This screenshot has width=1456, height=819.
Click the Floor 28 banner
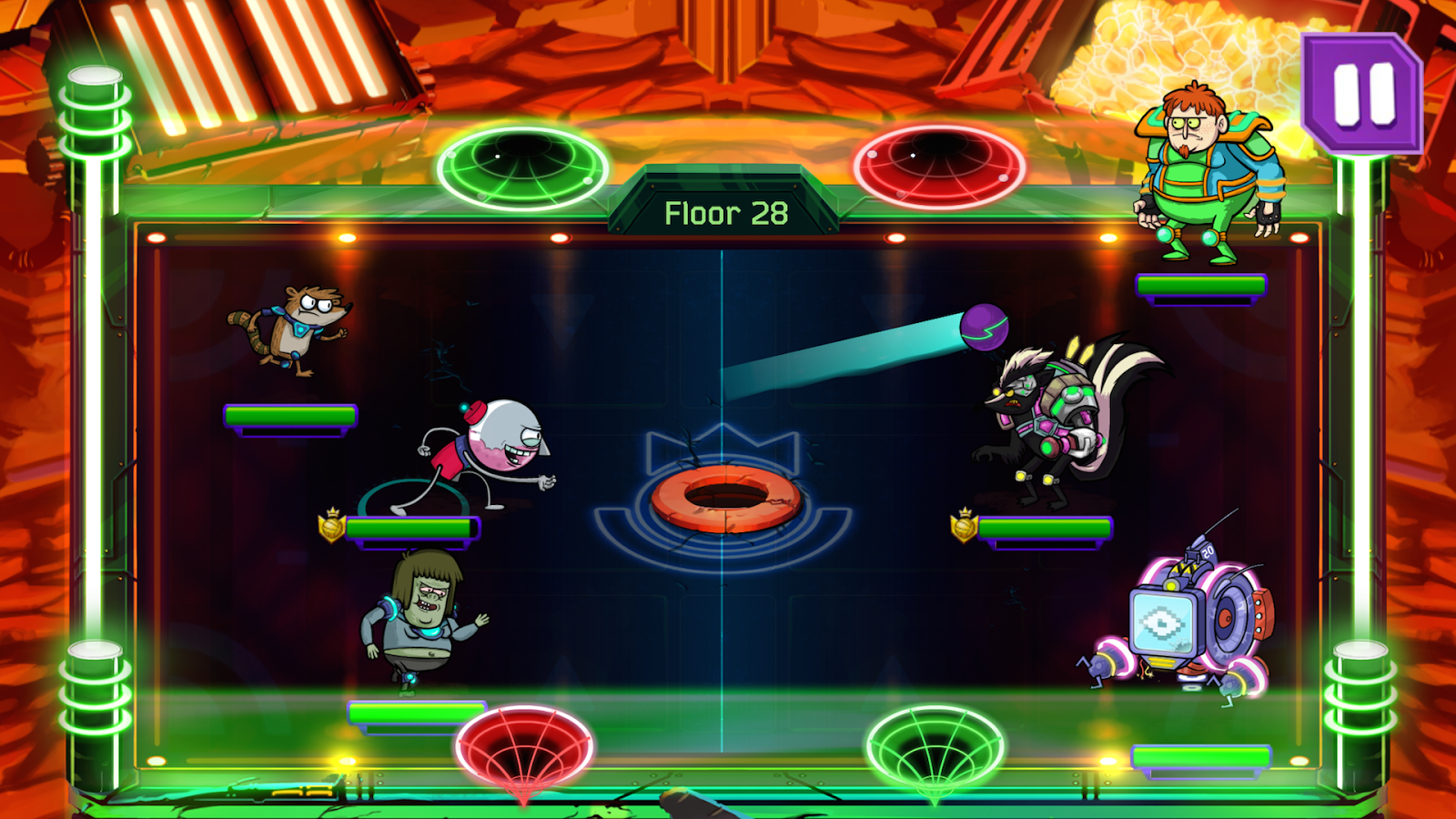726,212
